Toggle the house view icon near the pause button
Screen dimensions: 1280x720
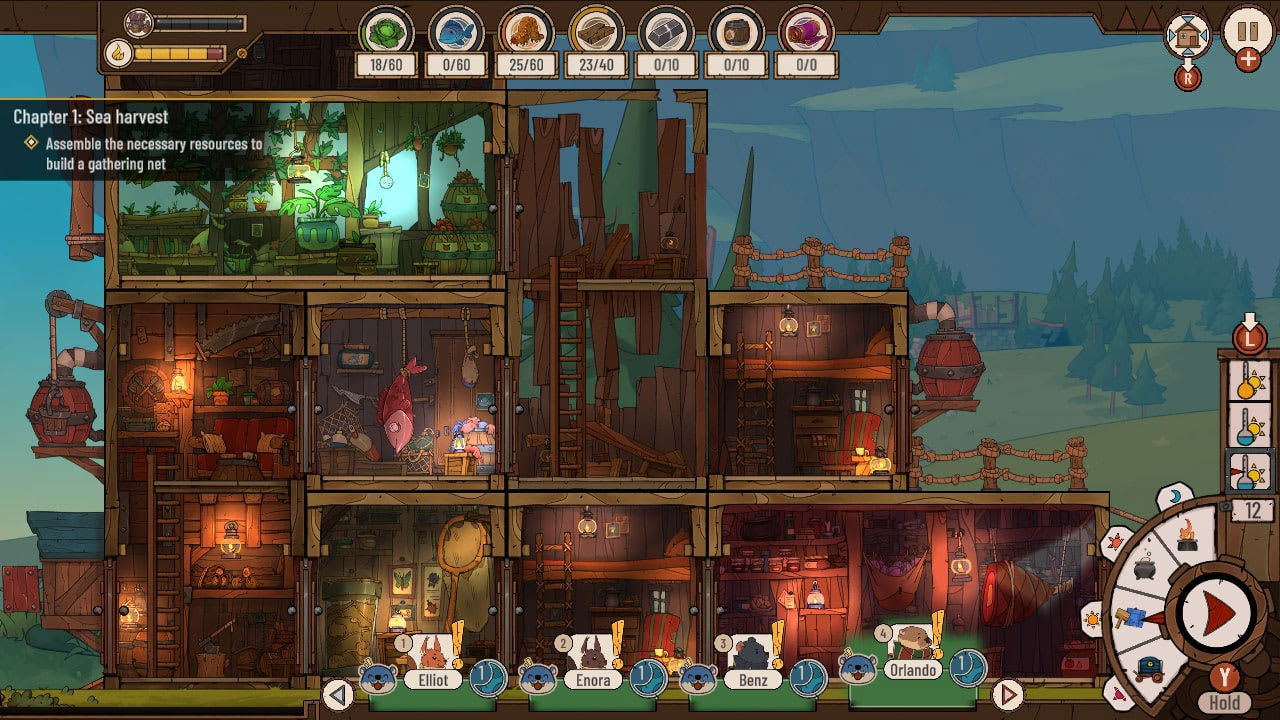click(1187, 33)
